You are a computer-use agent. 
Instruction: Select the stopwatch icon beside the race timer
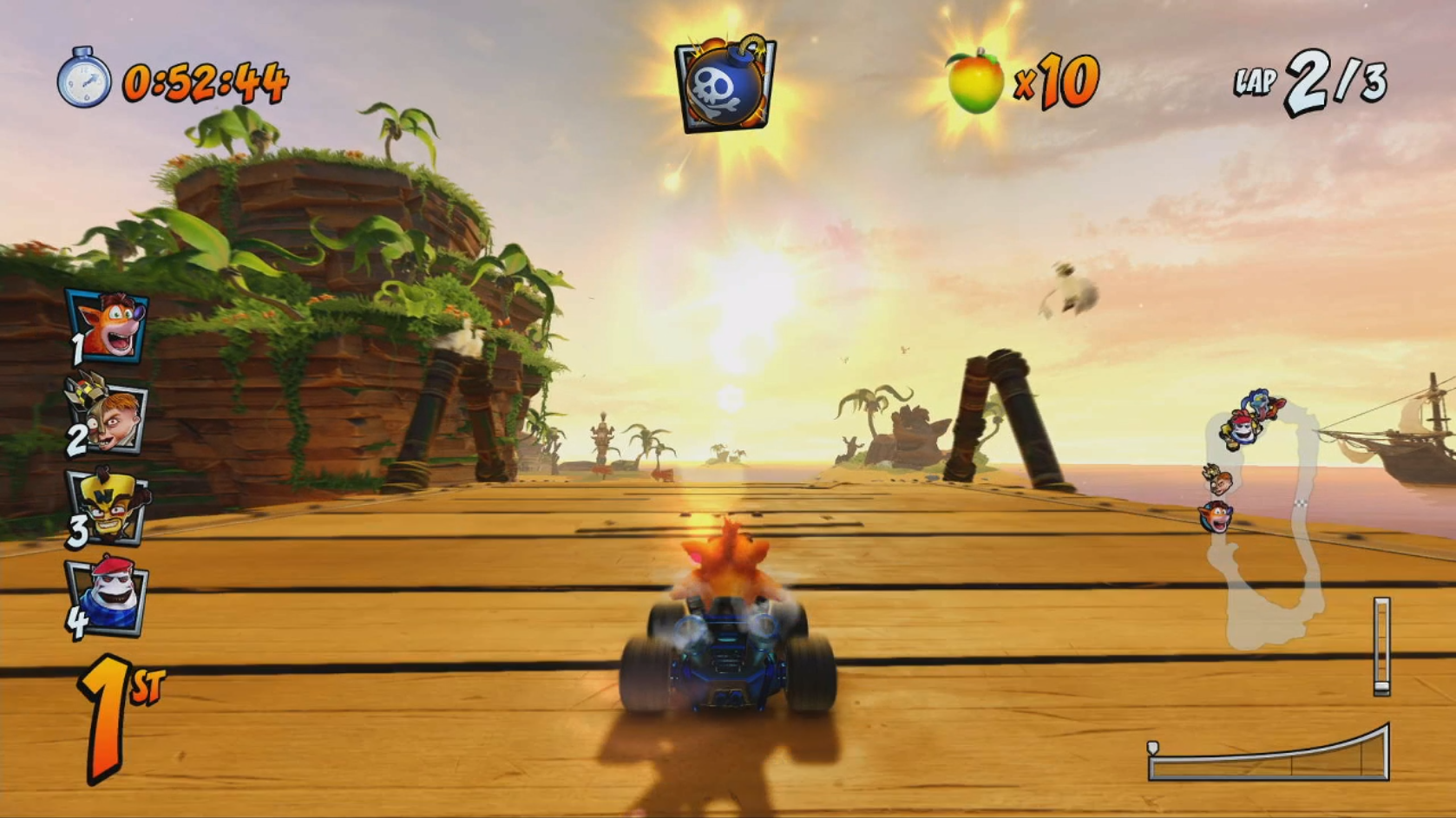82,82
